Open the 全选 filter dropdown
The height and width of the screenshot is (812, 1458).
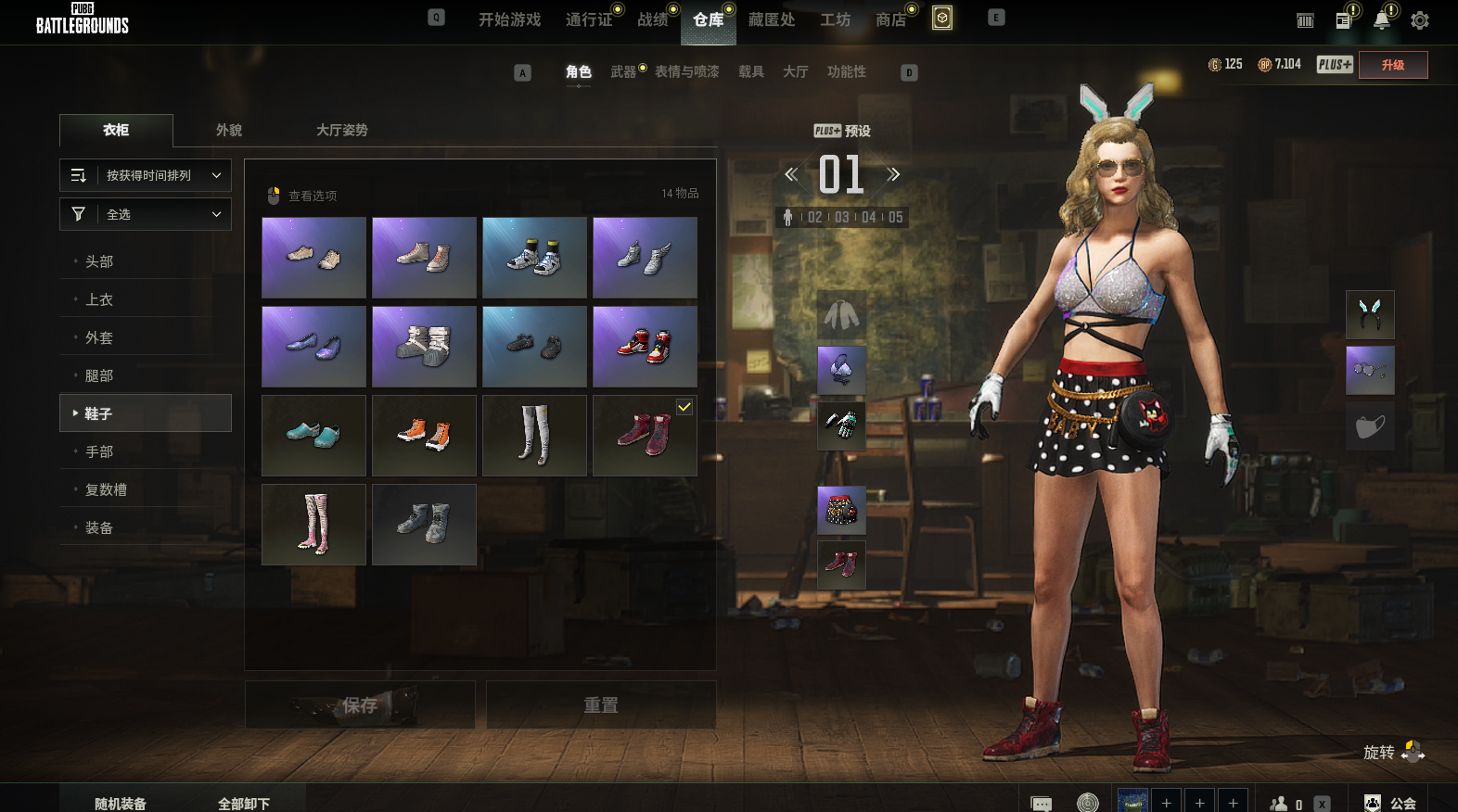point(146,214)
